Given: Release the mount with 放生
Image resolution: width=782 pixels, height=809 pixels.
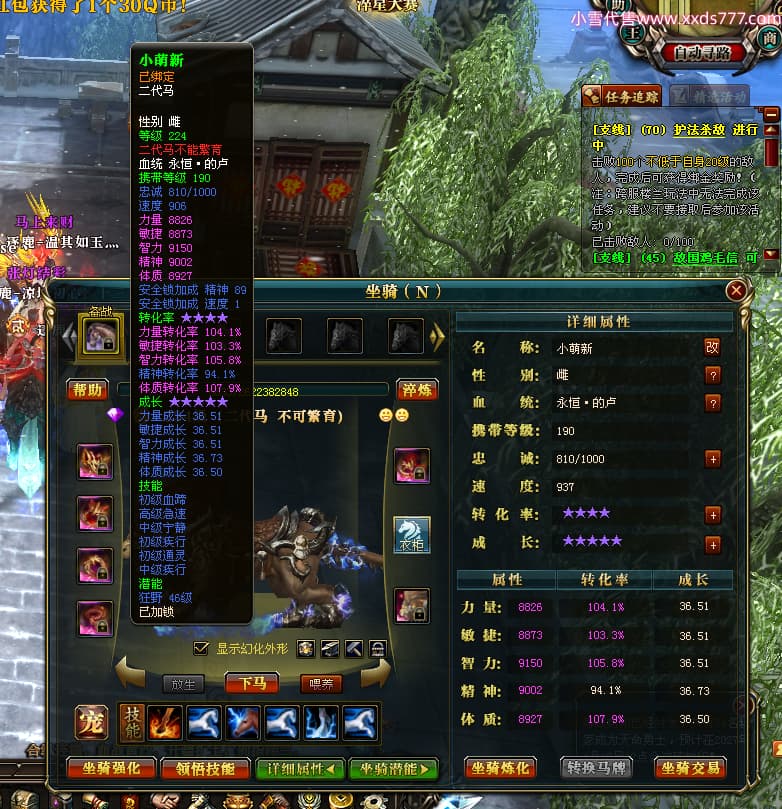Looking at the screenshot, I should (183, 684).
